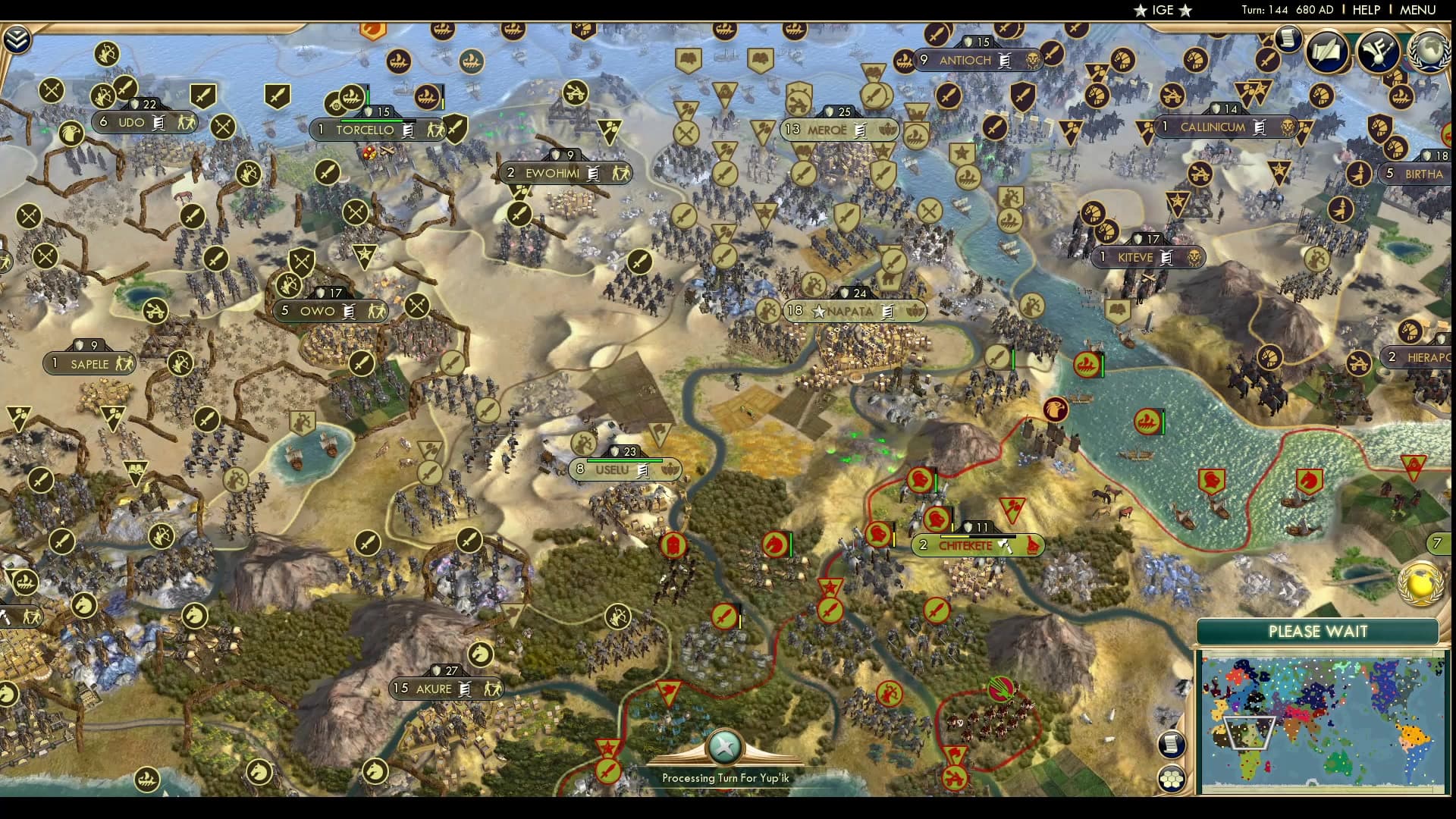Click the Torcello city name banner
Image resolution: width=1456 pixels, height=819 pixels.
364,130
